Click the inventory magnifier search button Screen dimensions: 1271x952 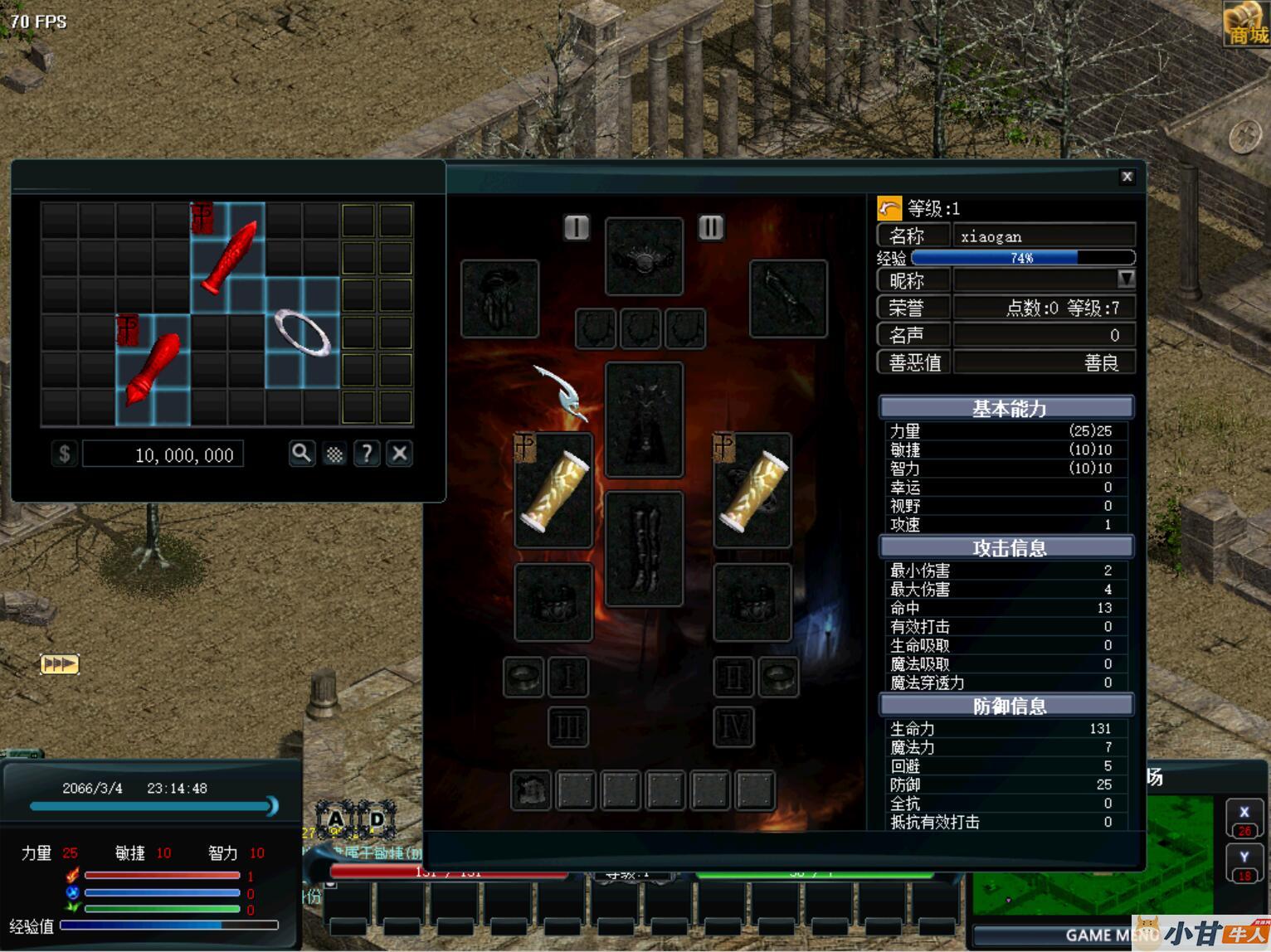point(301,454)
